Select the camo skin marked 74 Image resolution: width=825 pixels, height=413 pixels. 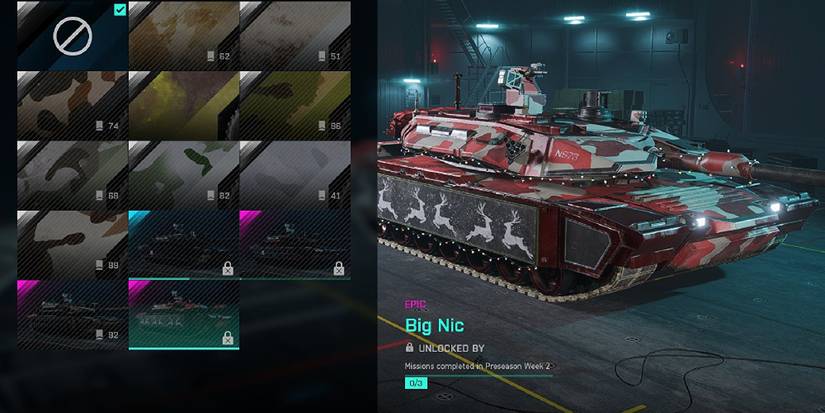[x=72, y=104]
